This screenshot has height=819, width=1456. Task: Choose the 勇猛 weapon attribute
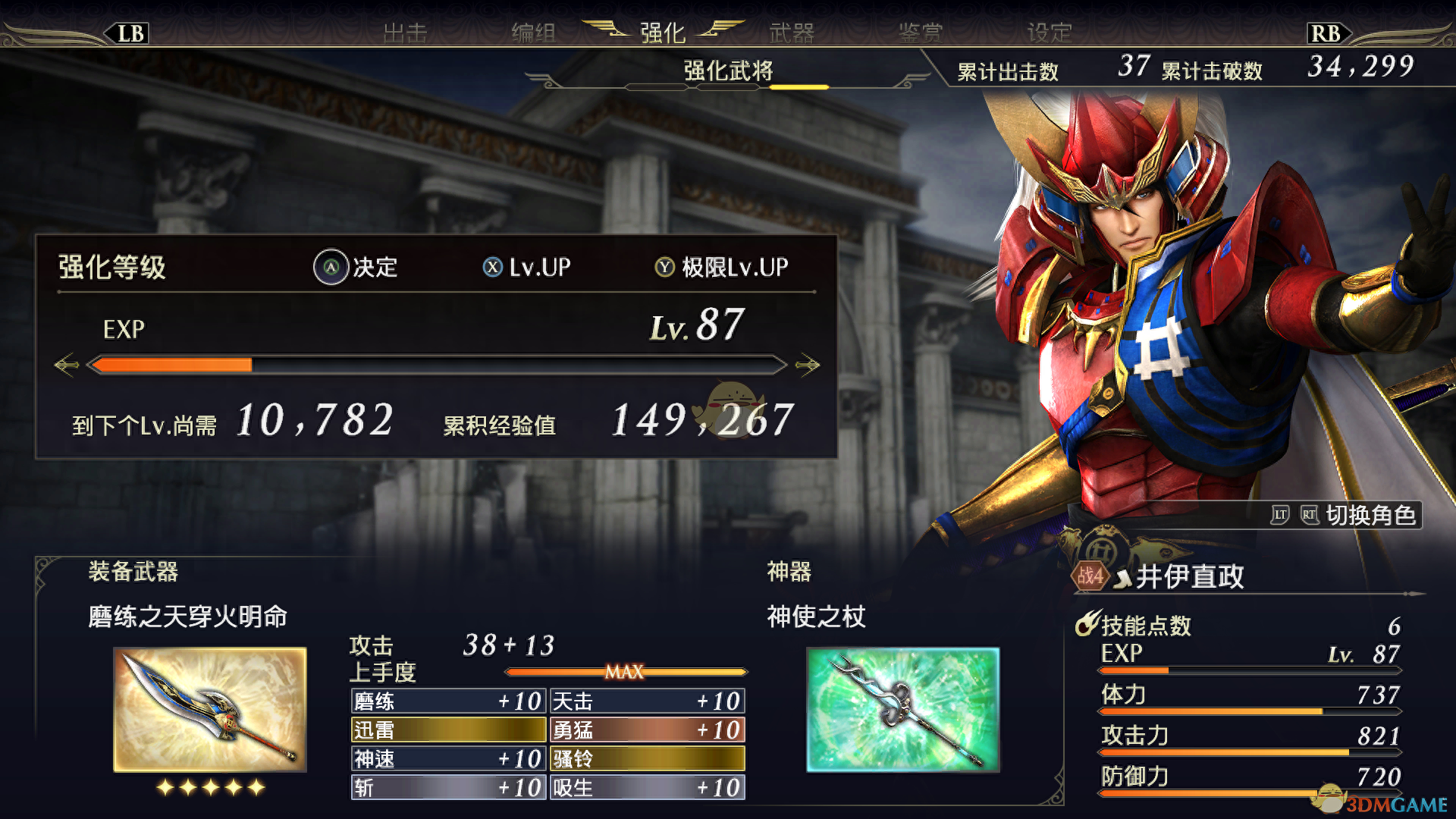click(x=648, y=730)
